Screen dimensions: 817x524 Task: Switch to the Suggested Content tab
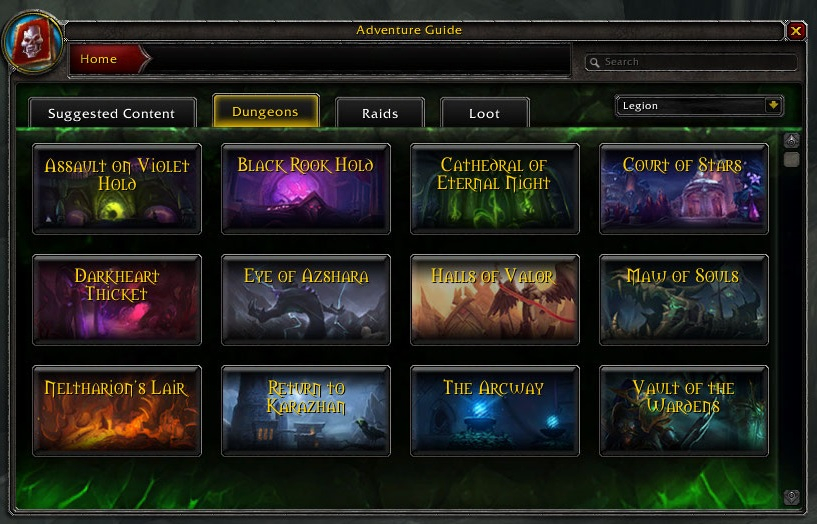(111, 114)
